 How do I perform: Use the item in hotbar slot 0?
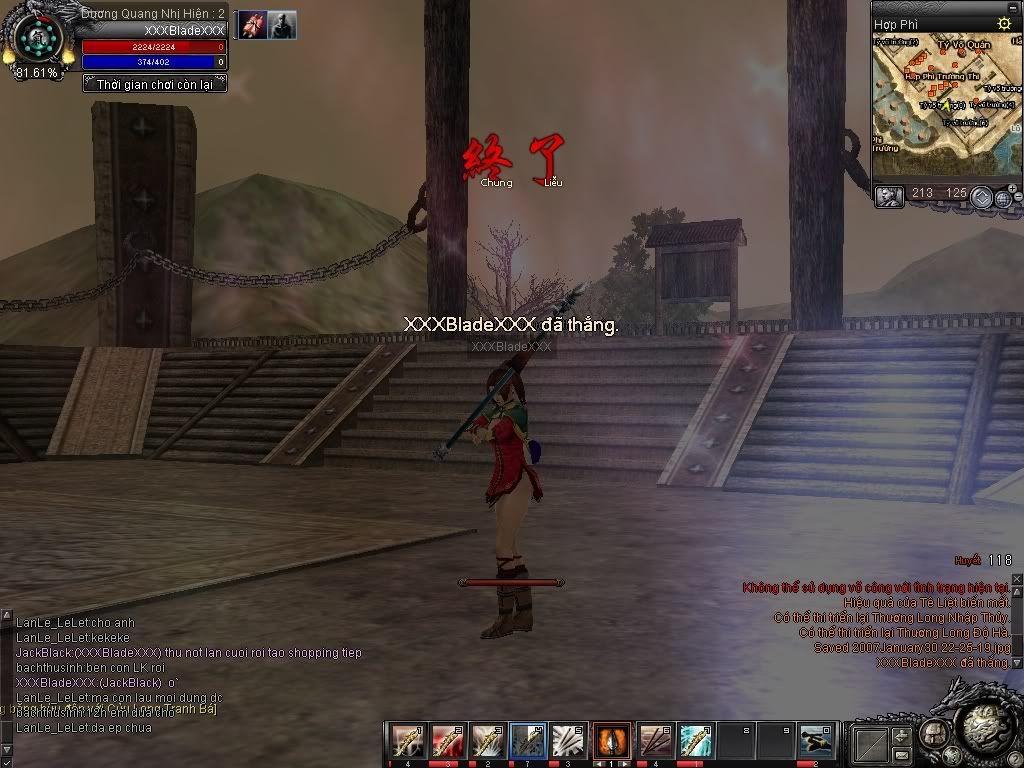[816, 741]
